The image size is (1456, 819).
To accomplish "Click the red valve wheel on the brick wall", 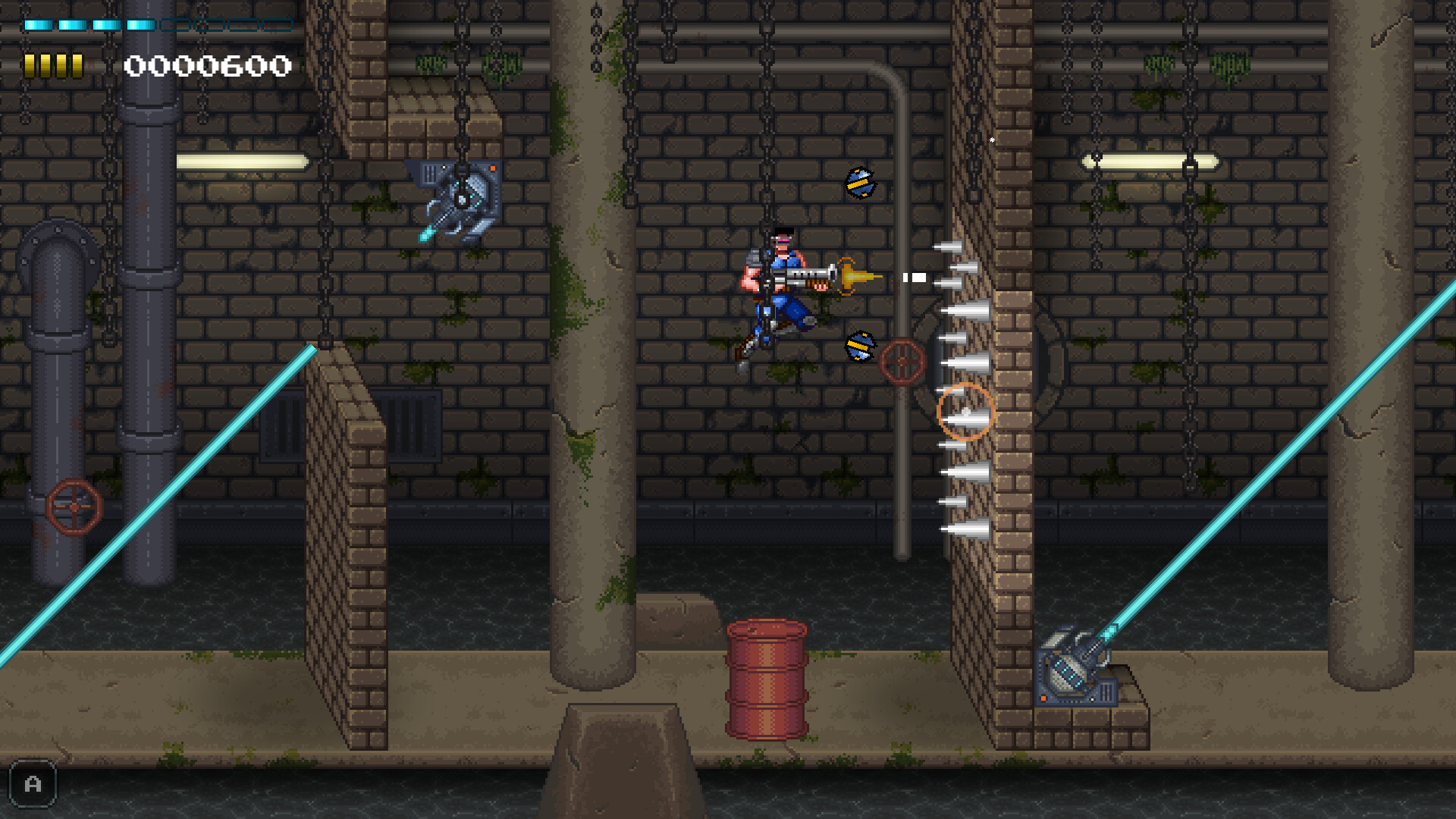I will click(x=902, y=360).
